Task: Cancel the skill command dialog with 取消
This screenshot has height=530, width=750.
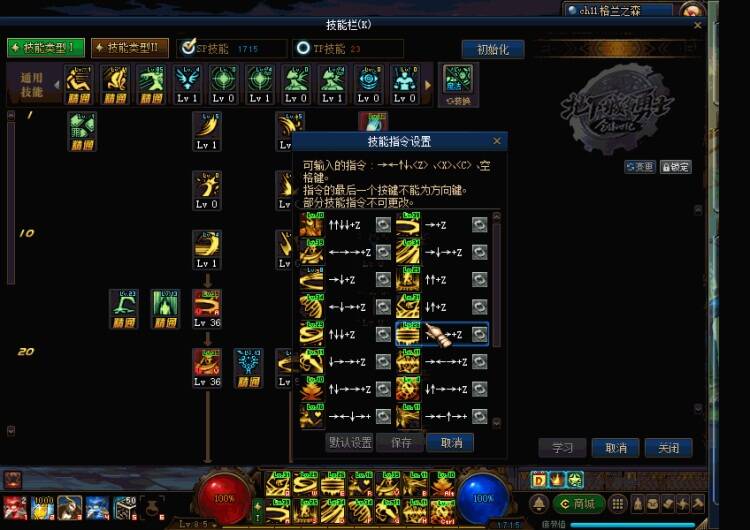Action: (x=450, y=442)
